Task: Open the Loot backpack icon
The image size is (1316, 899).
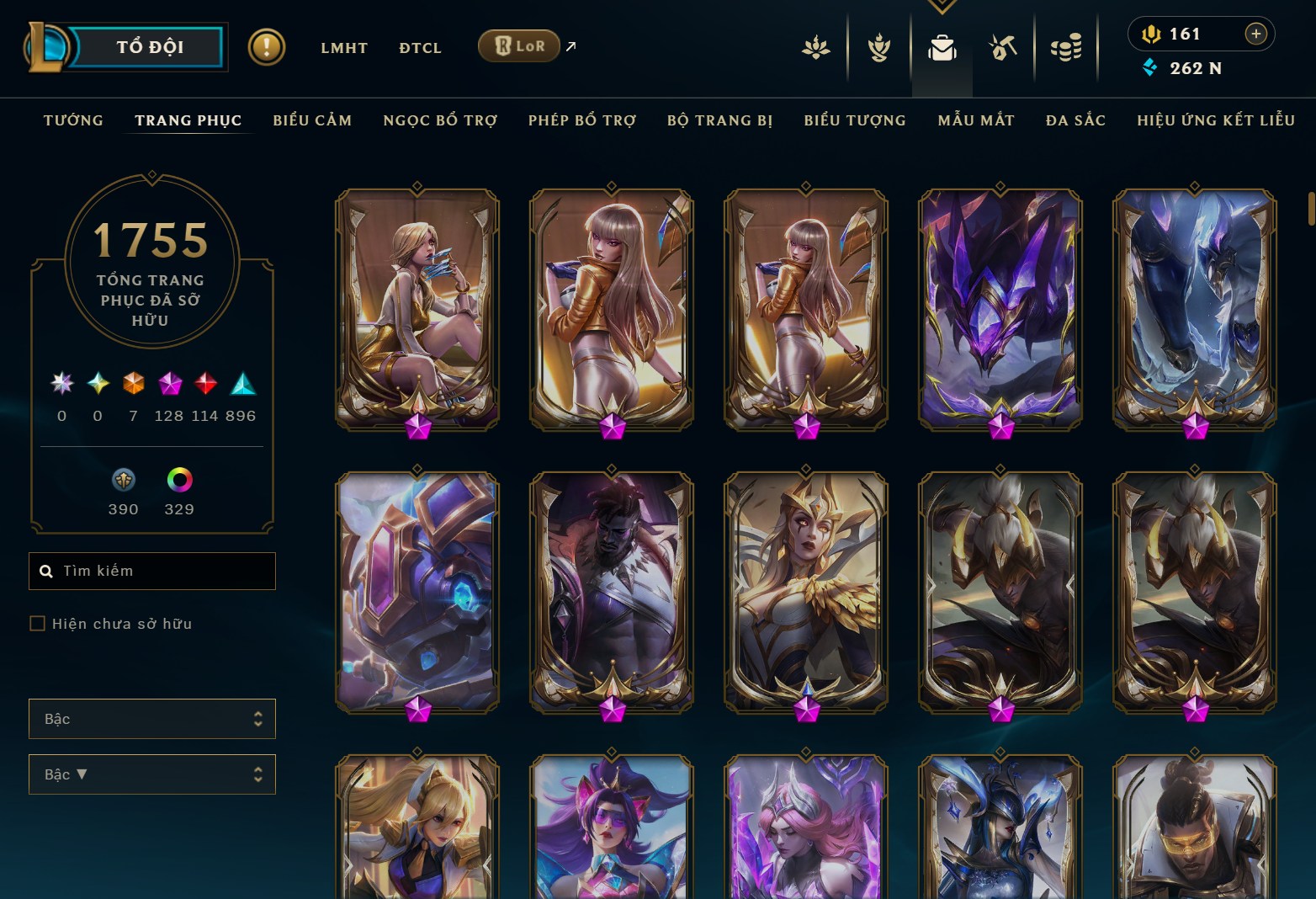Action: point(942,48)
